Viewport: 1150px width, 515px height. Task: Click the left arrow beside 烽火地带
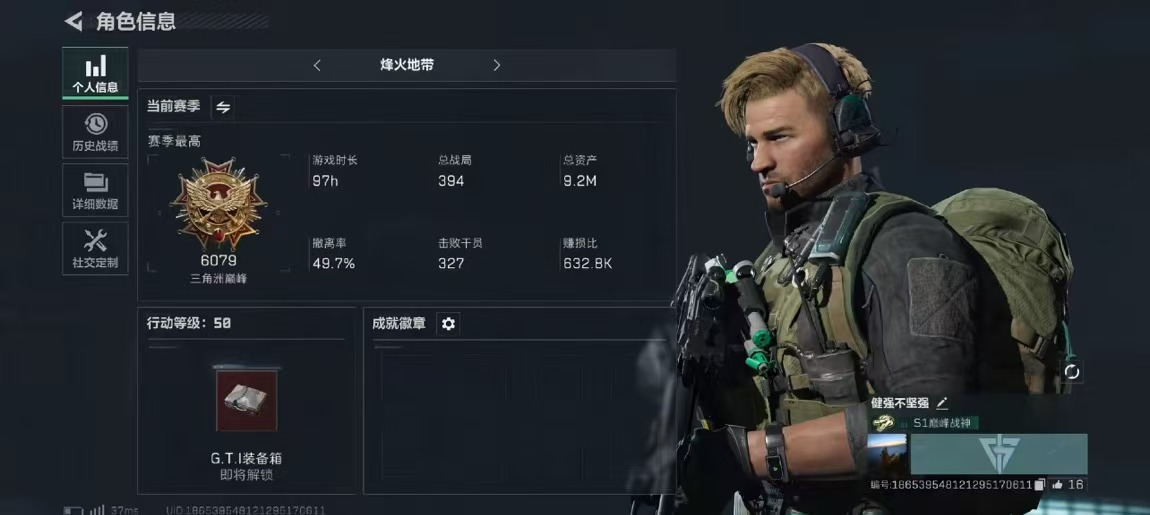tap(317, 65)
